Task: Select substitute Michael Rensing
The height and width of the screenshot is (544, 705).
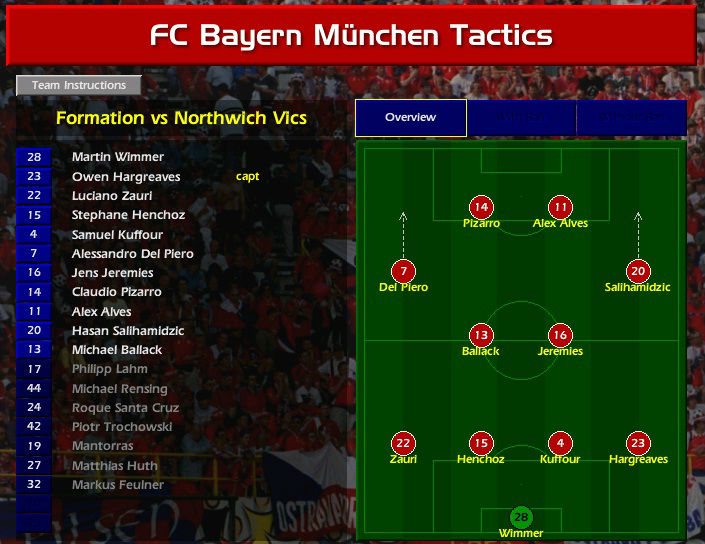Action: coord(119,389)
